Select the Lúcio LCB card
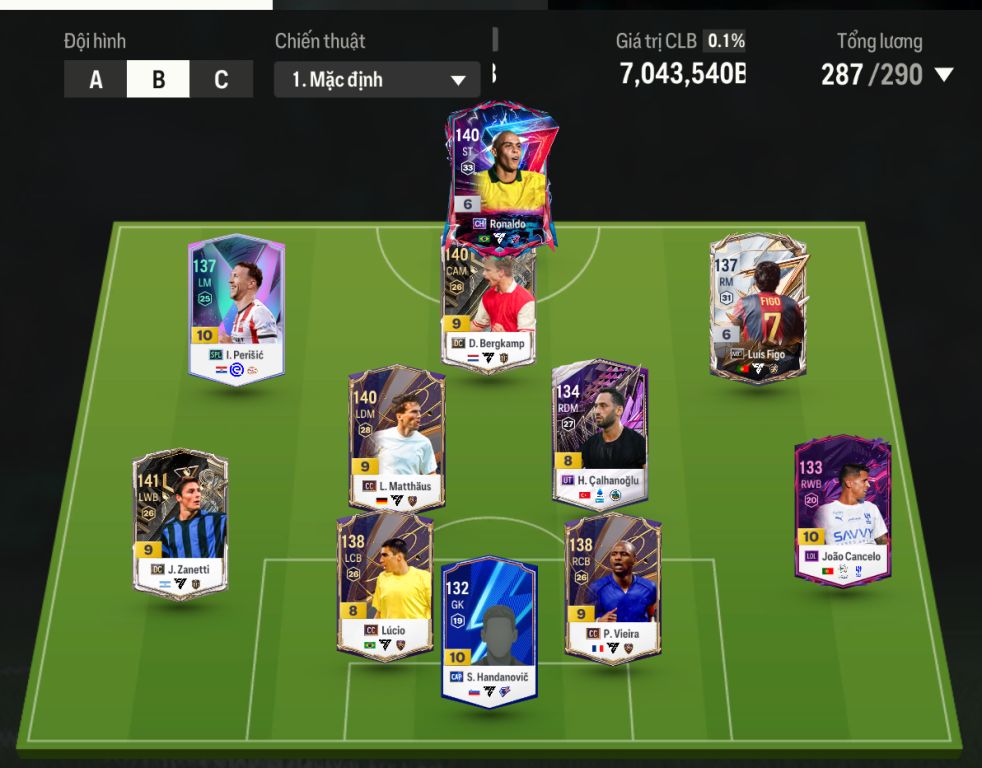The height and width of the screenshot is (768, 982). click(385, 587)
